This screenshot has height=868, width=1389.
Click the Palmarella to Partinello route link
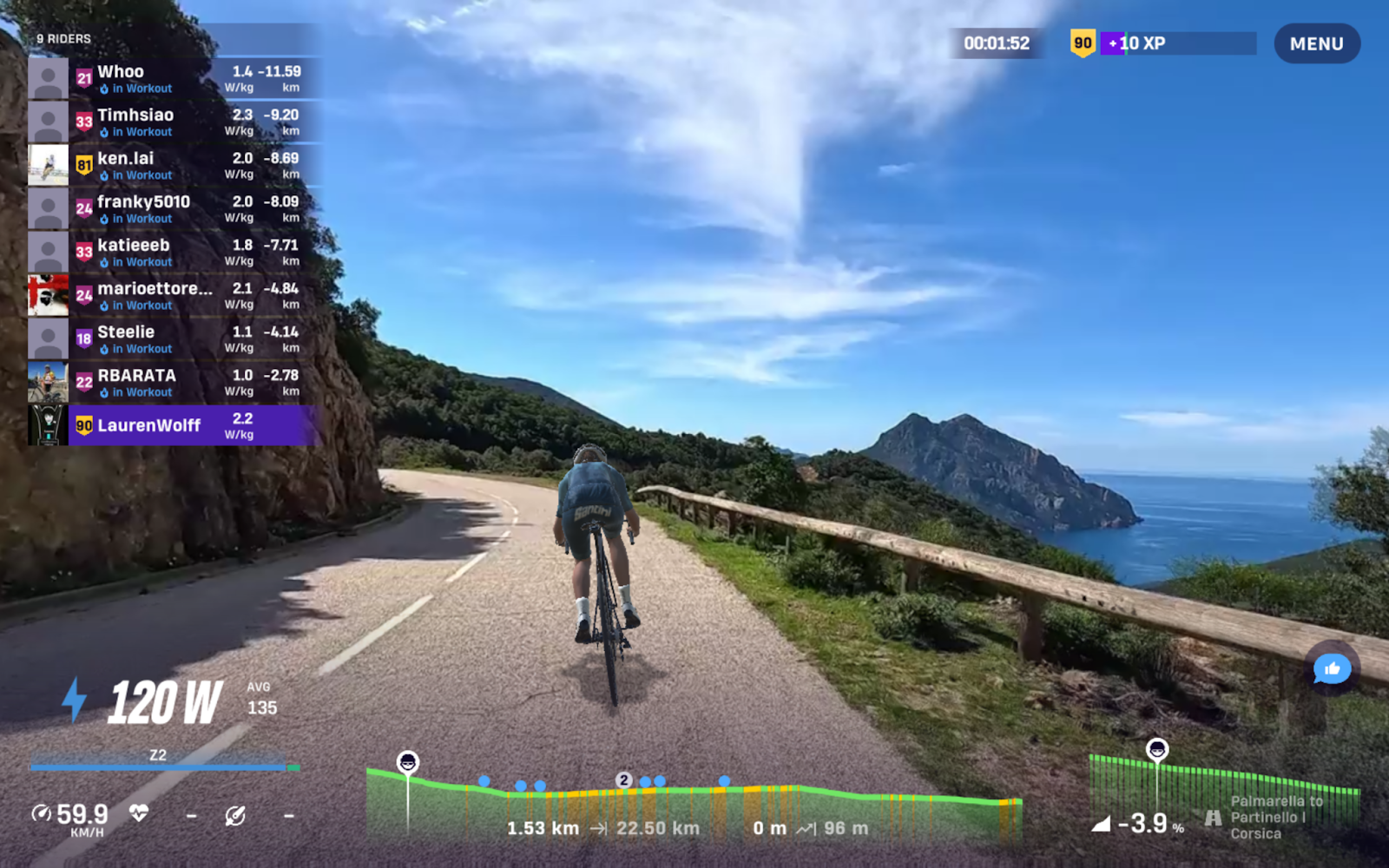(1269, 816)
